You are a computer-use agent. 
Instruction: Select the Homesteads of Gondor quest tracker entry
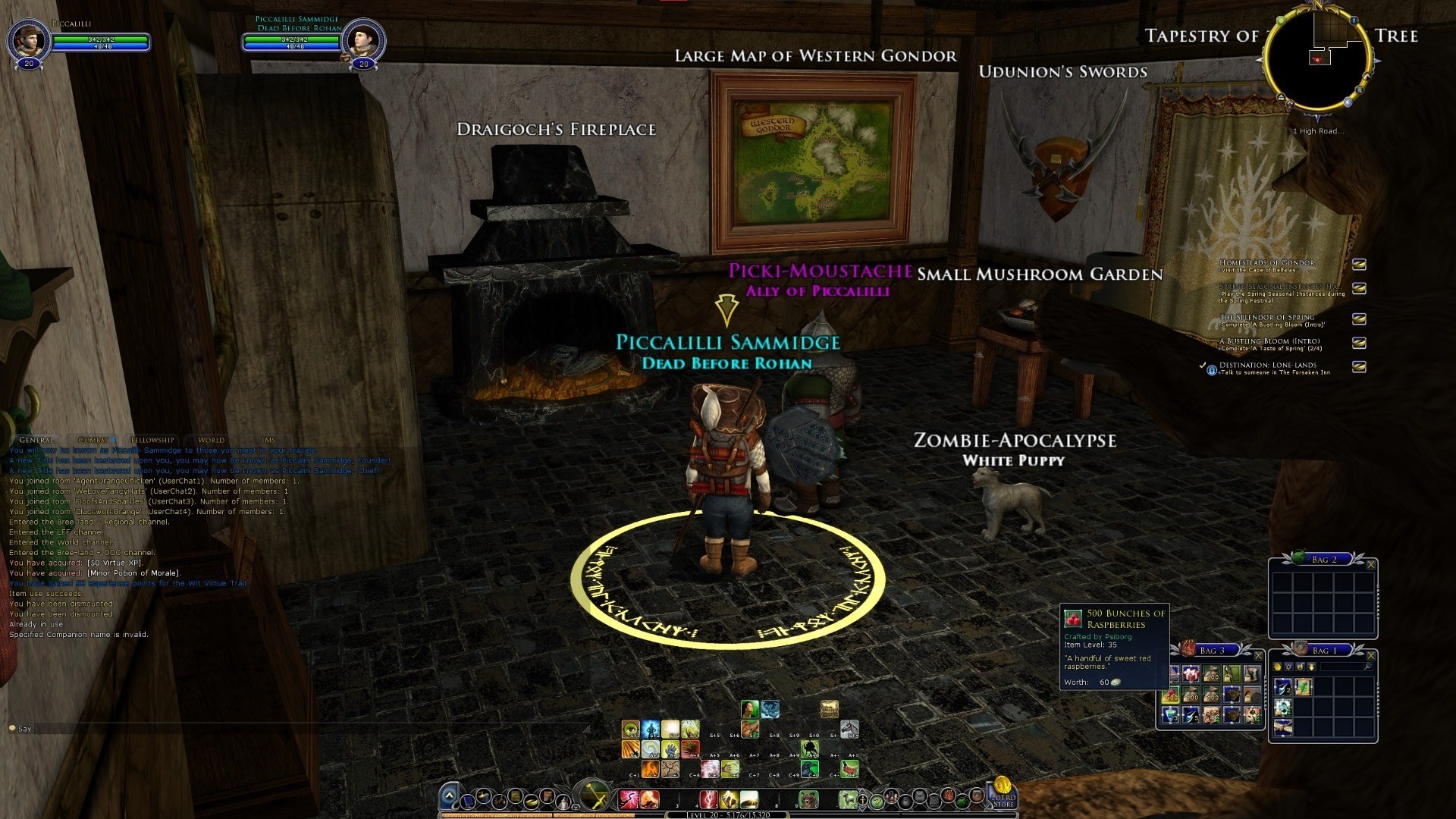[1266, 263]
